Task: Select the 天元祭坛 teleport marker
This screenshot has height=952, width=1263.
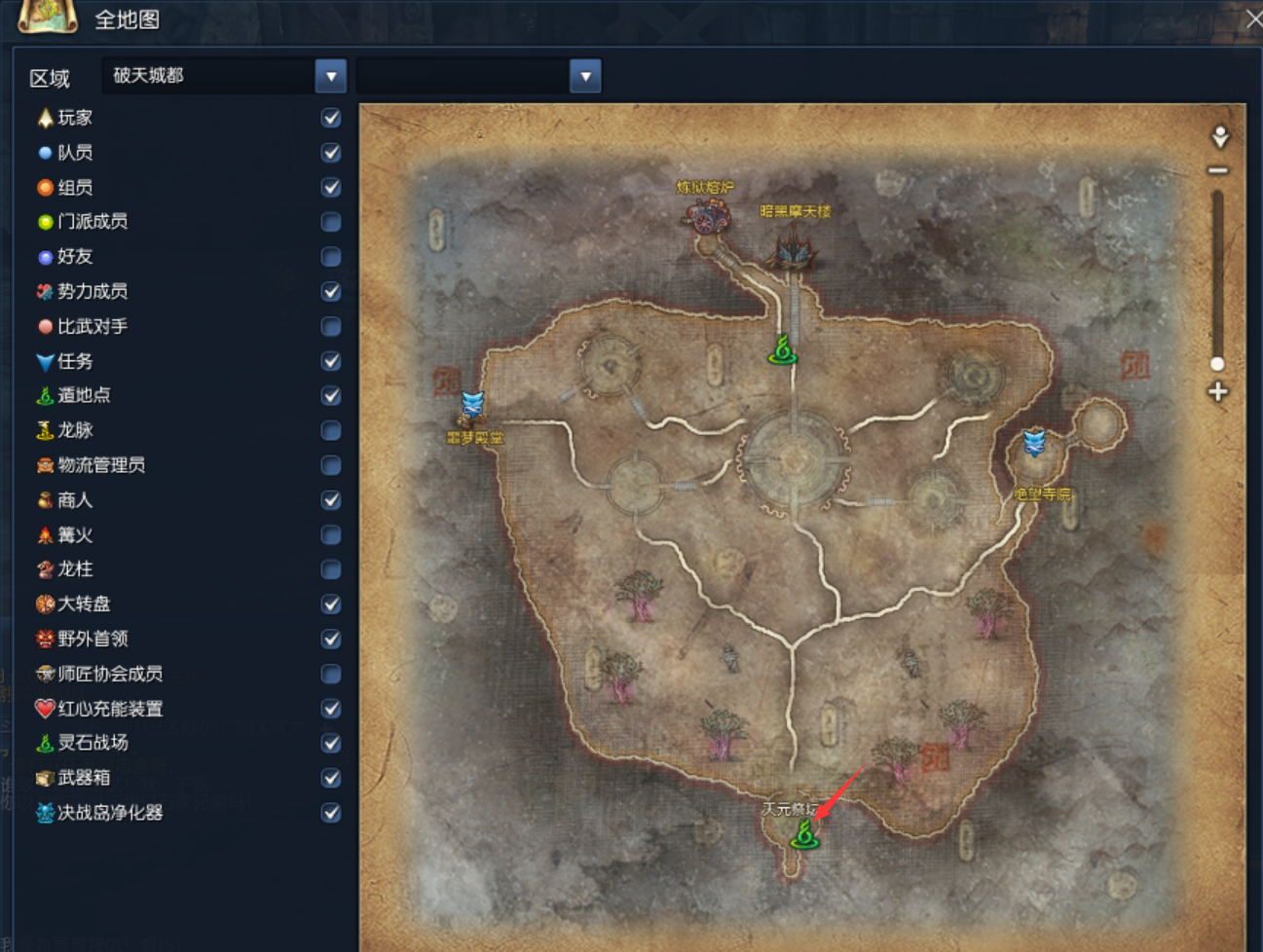Action: pos(804,834)
